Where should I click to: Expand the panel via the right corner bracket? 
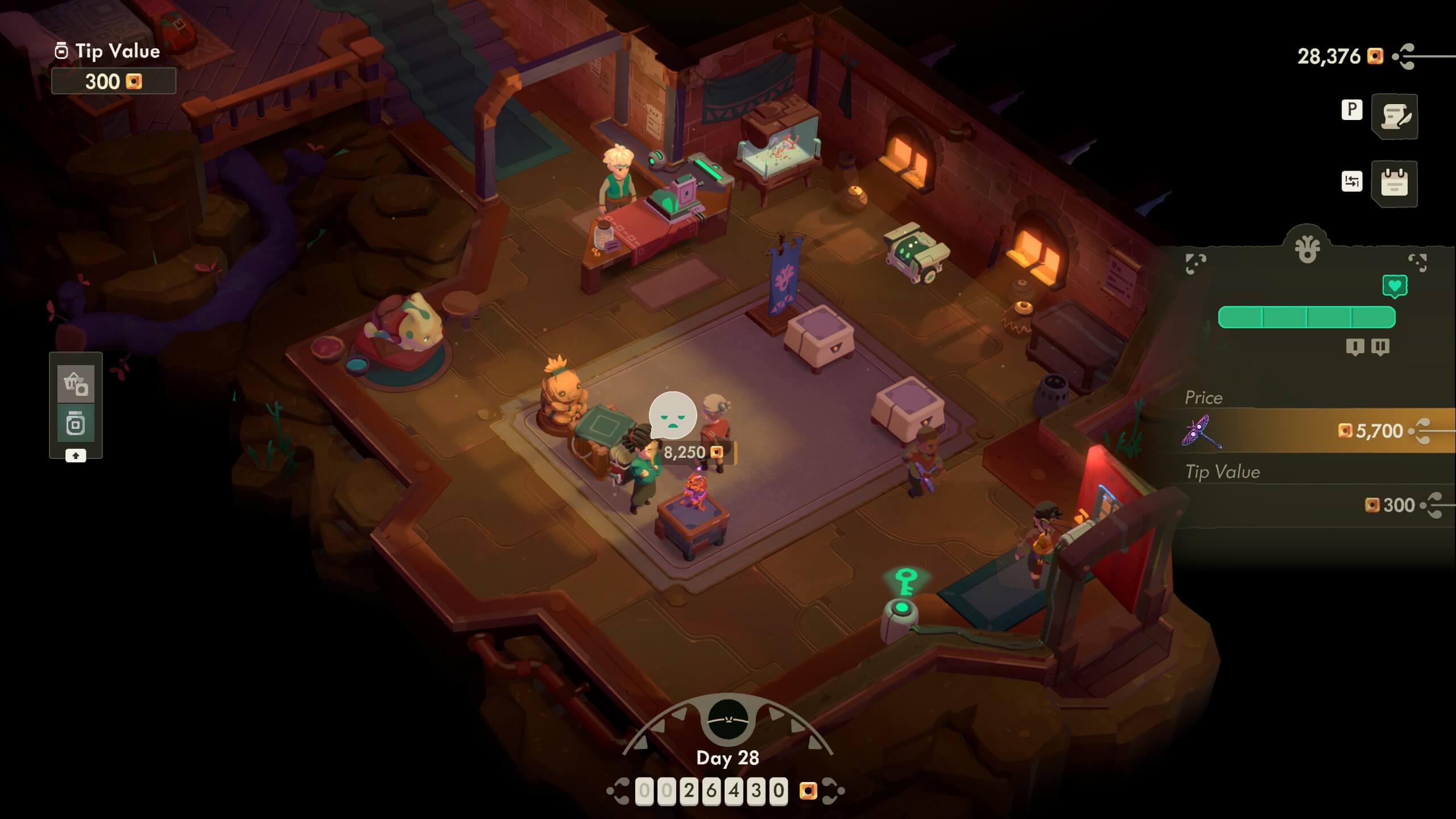tap(1418, 263)
